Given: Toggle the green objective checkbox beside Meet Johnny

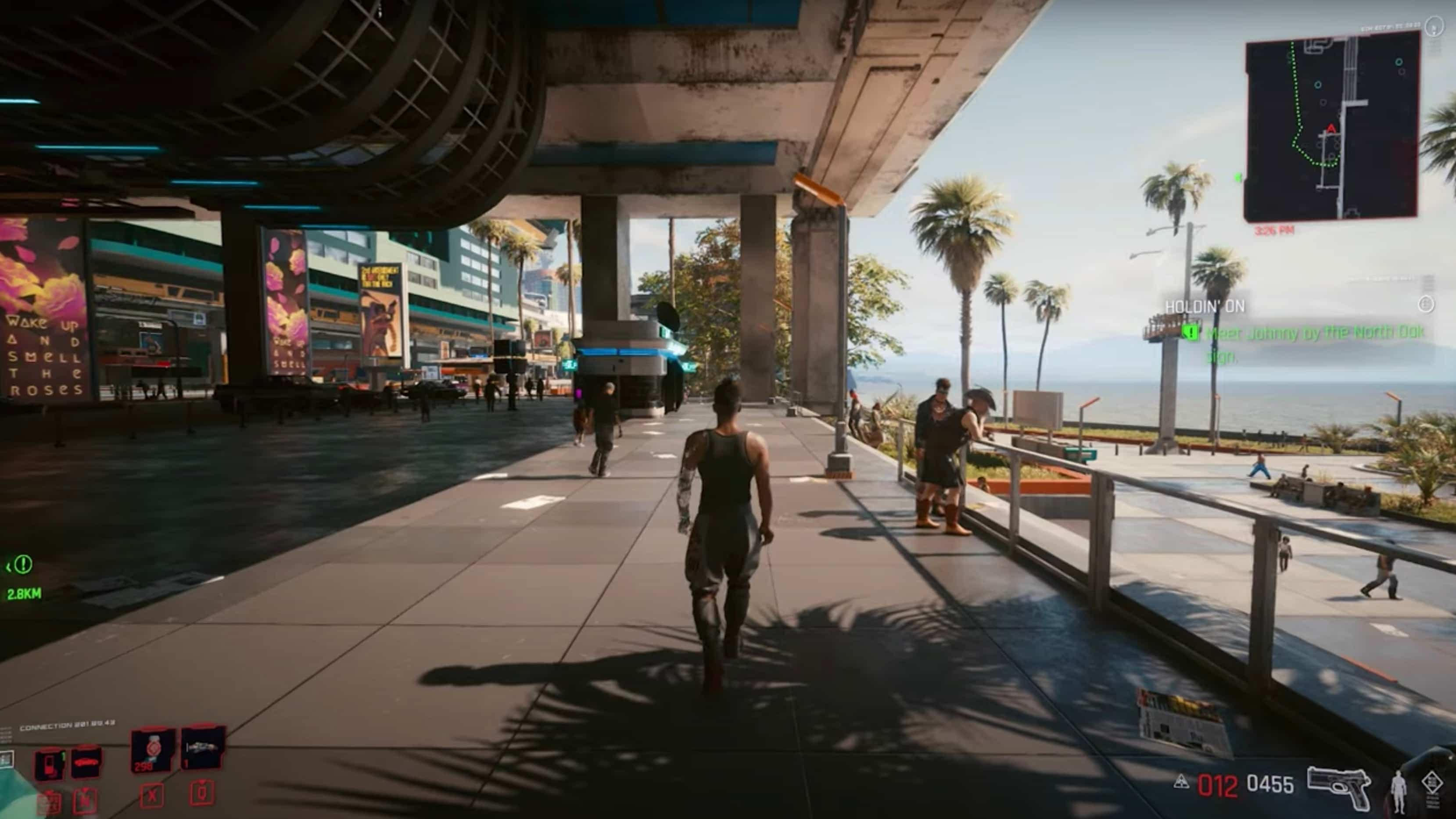Looking at the screenshot, I should point(1191,334).
